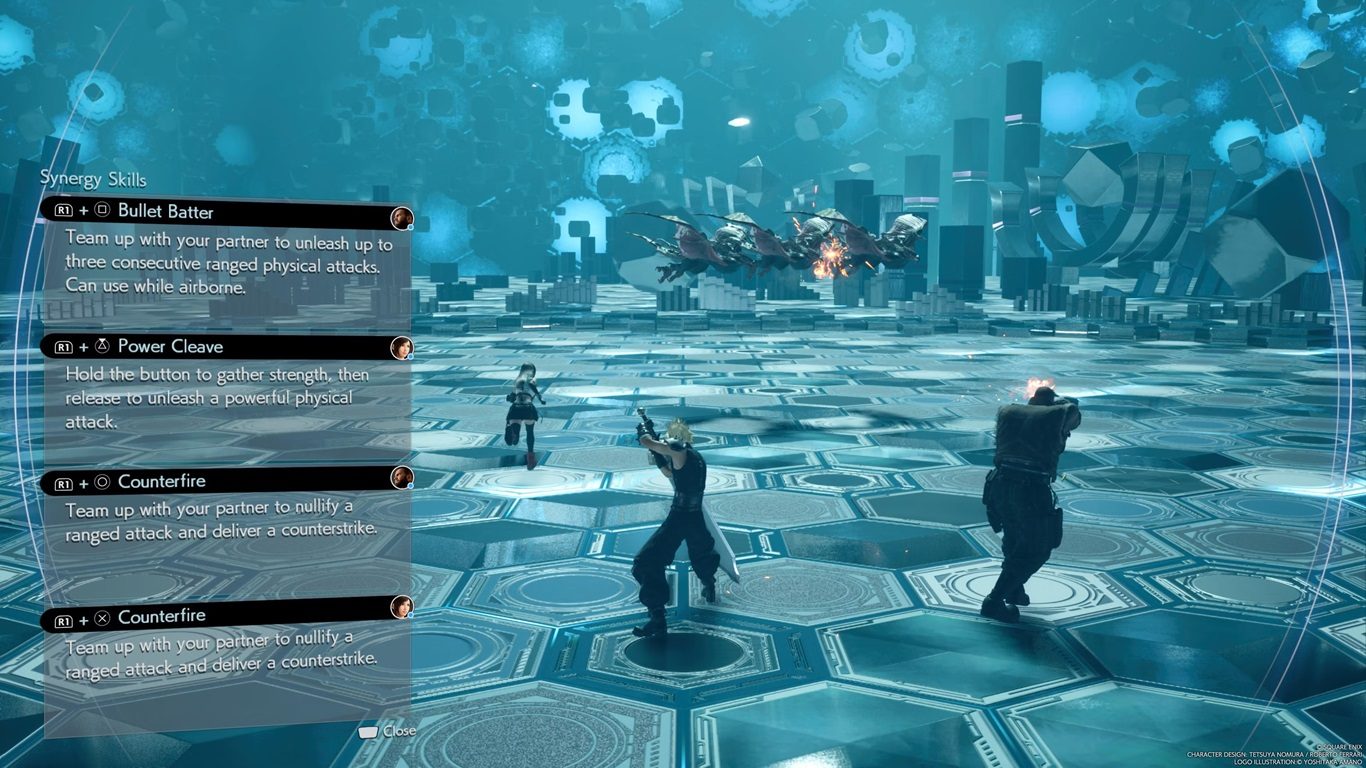Choose the Power Cleave synergy skill
Image resolution: width=1366 pixels, height=768 pixels.
click(x=170, y=346)
